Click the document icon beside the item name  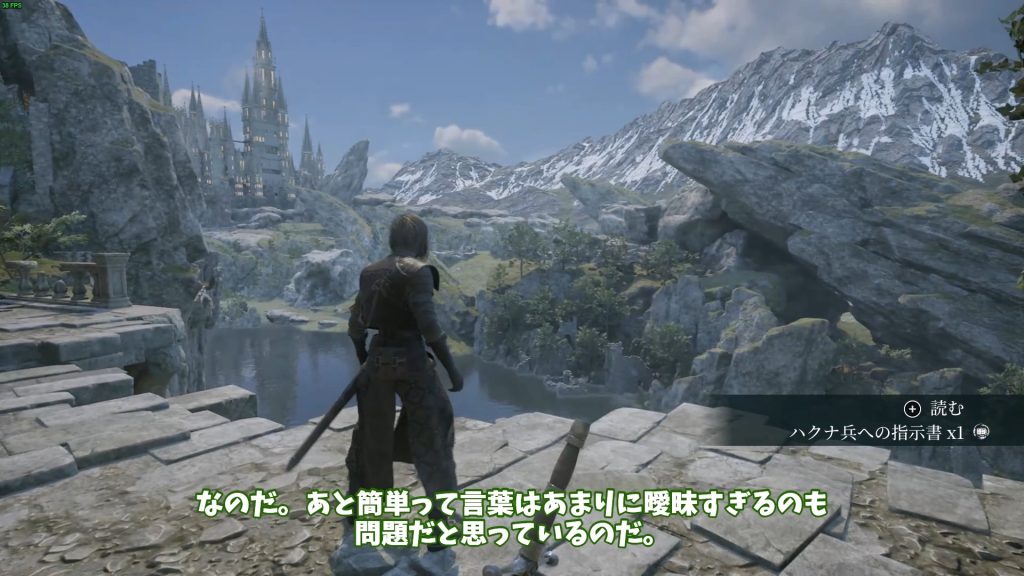[x=980, y=433]
